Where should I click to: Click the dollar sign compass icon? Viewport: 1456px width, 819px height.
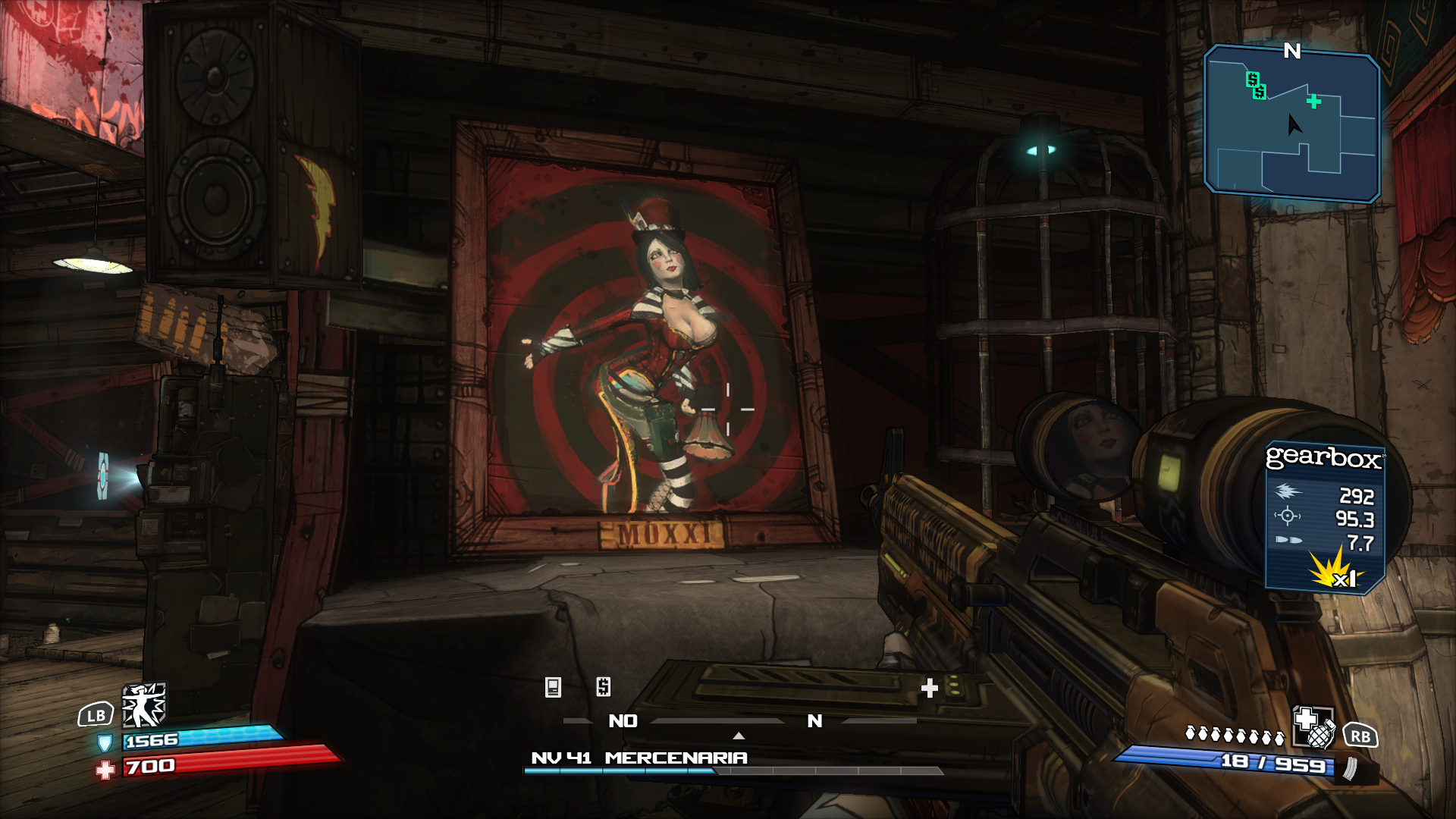tap(604, 687)
